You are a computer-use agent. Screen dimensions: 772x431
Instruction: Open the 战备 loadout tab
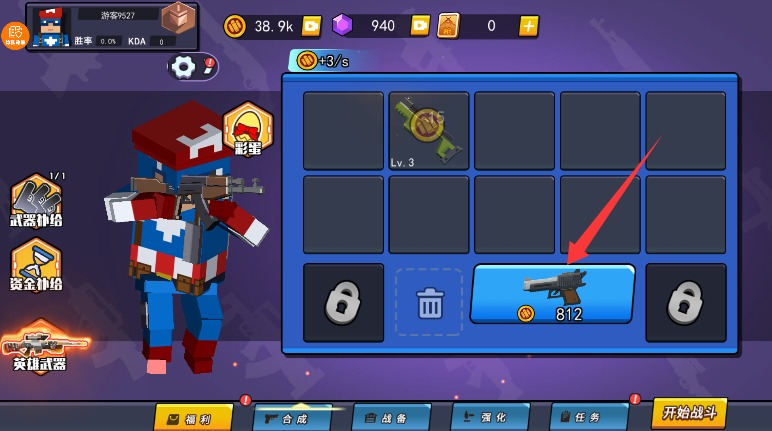pos(391,417)
